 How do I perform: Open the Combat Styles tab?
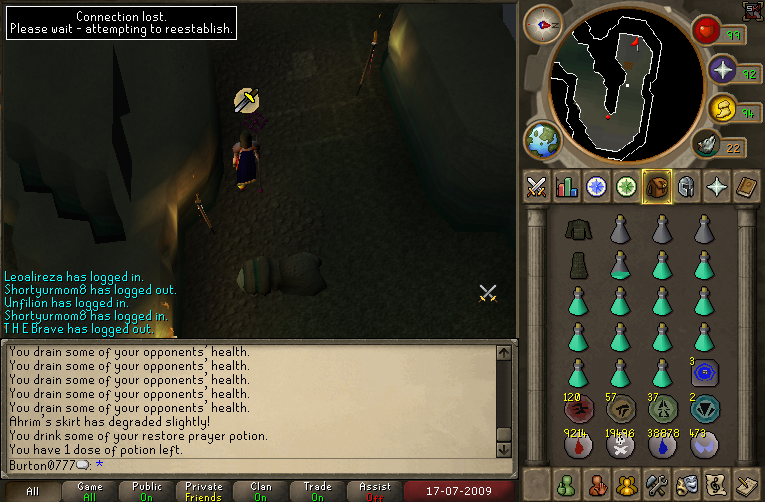(536, 187)
